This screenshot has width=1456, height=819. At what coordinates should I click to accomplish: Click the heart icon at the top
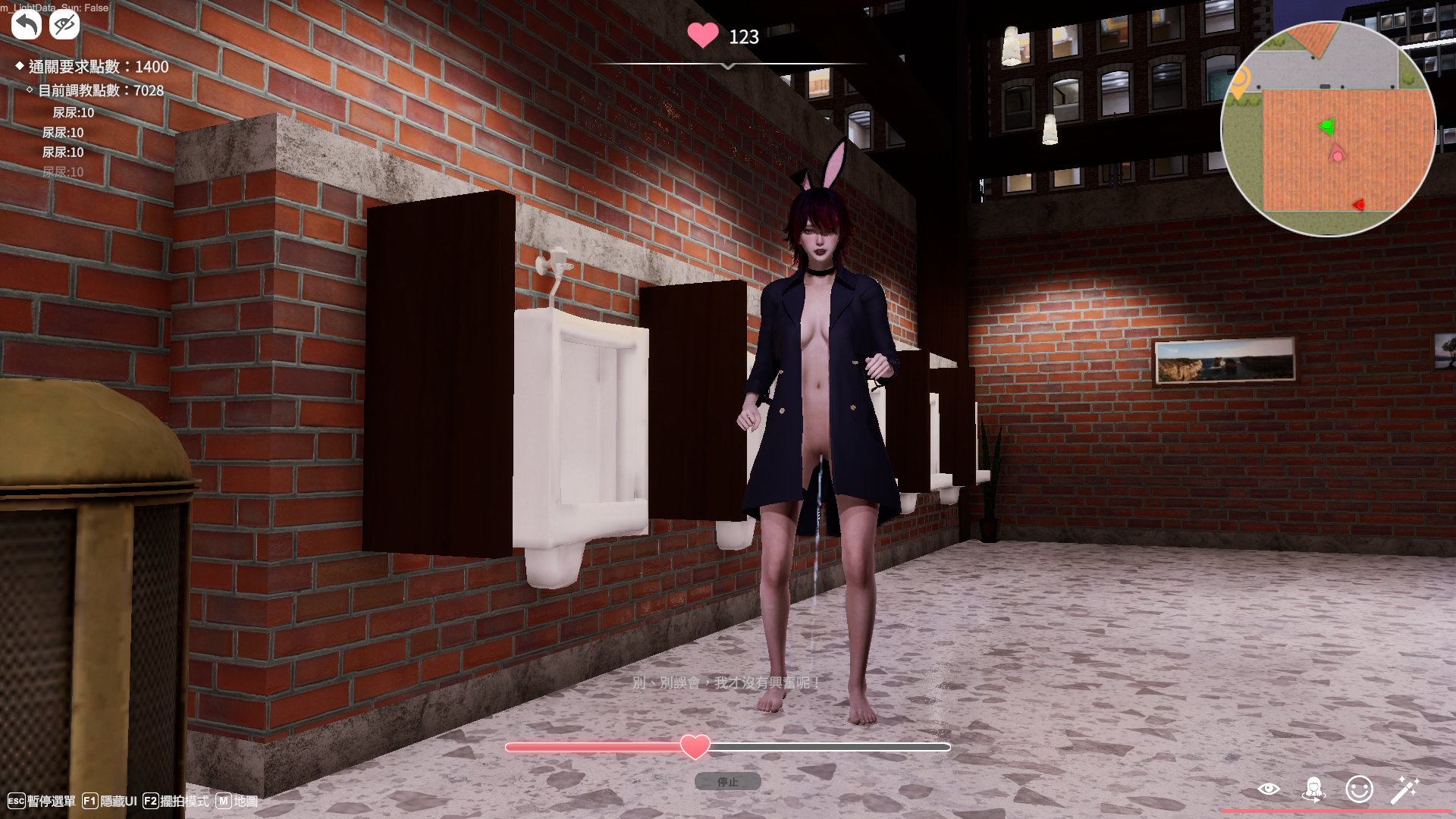[702, 36]
